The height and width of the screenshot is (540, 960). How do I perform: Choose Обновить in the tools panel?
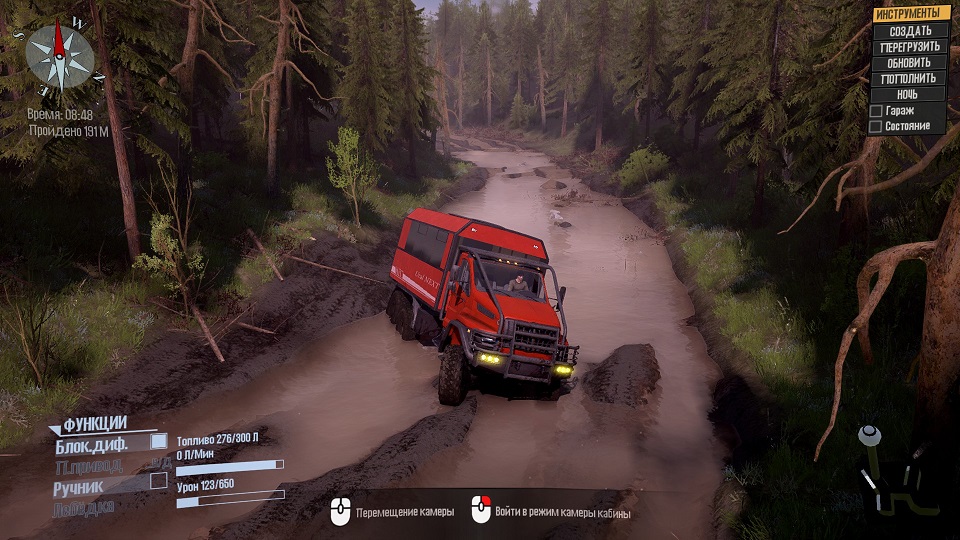pos(910,62)
